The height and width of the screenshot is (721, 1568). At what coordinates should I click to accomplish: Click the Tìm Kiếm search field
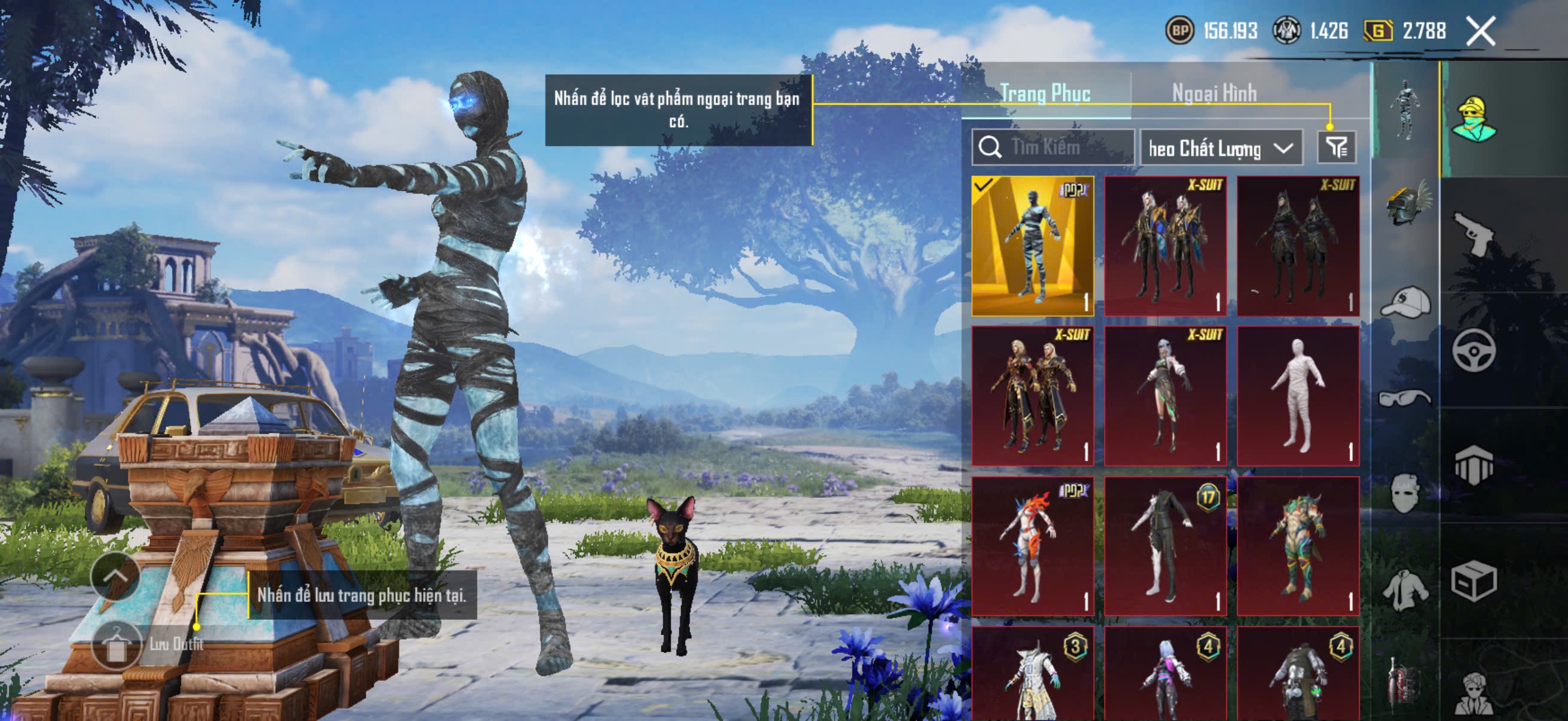[x=1053, y=147]
